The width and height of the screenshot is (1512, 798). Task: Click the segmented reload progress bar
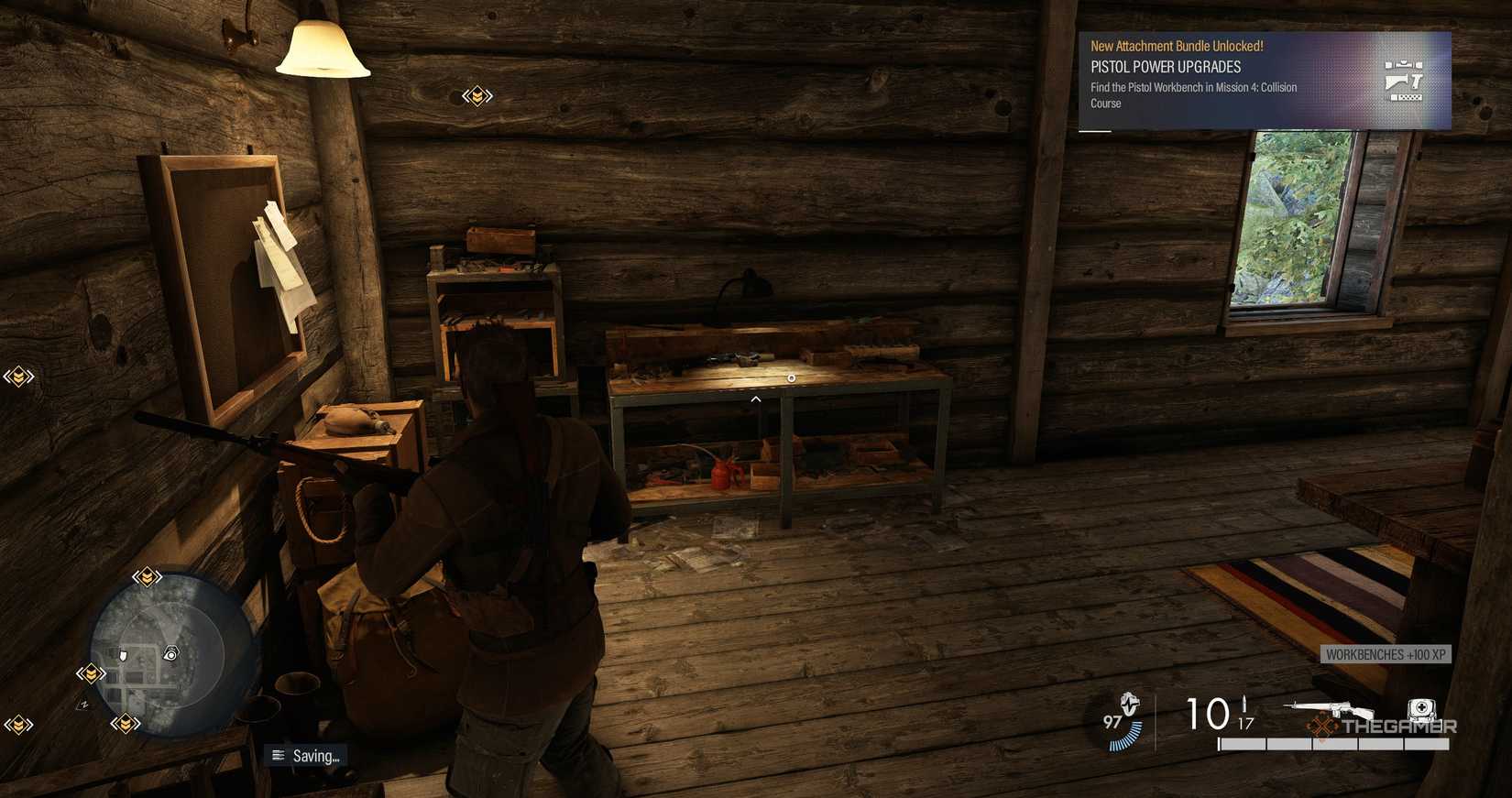(x=1333, y=743)
